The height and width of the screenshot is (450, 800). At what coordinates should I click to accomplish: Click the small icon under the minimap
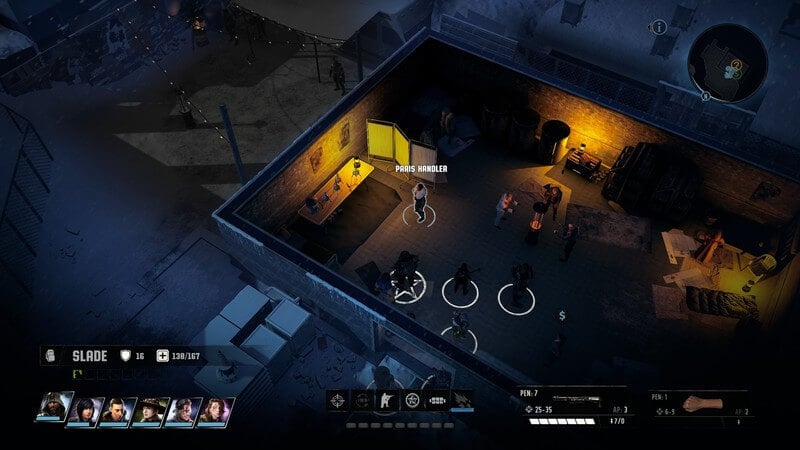(707, 96)
